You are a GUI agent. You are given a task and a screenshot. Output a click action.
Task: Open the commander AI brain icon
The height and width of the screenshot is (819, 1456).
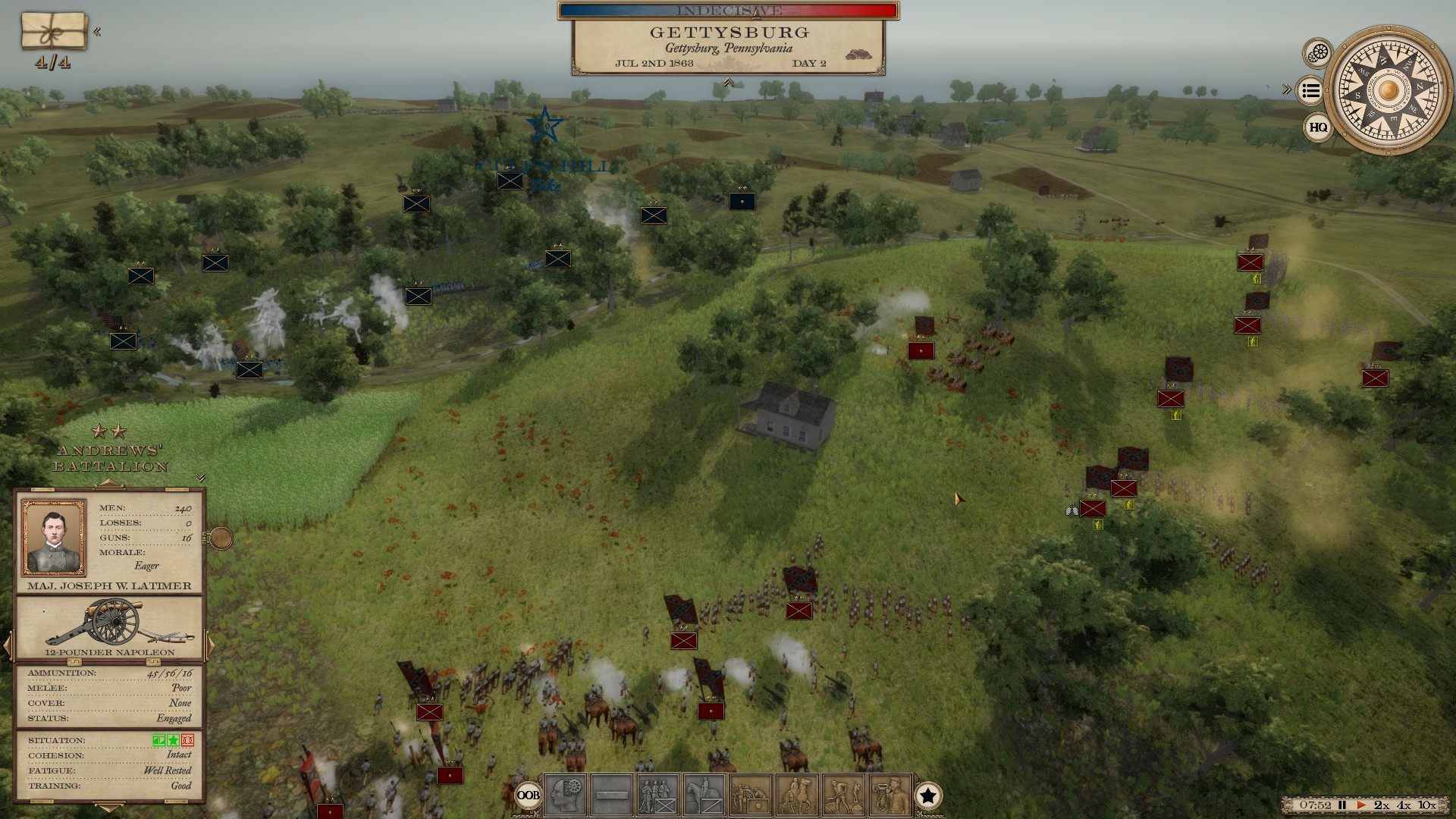click(x=565, y=795)
